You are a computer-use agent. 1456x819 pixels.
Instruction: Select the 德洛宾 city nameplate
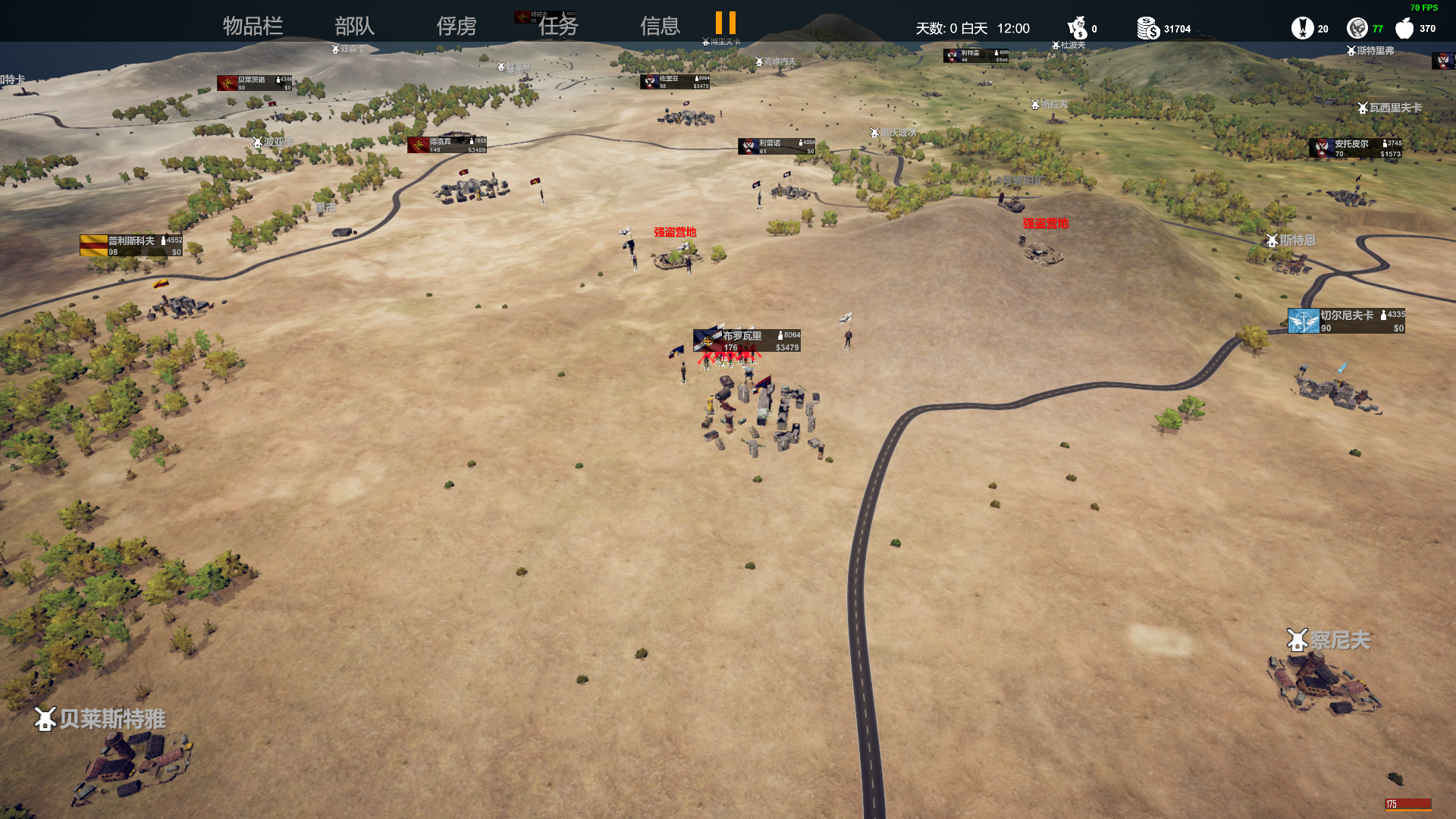coord(447,145)
